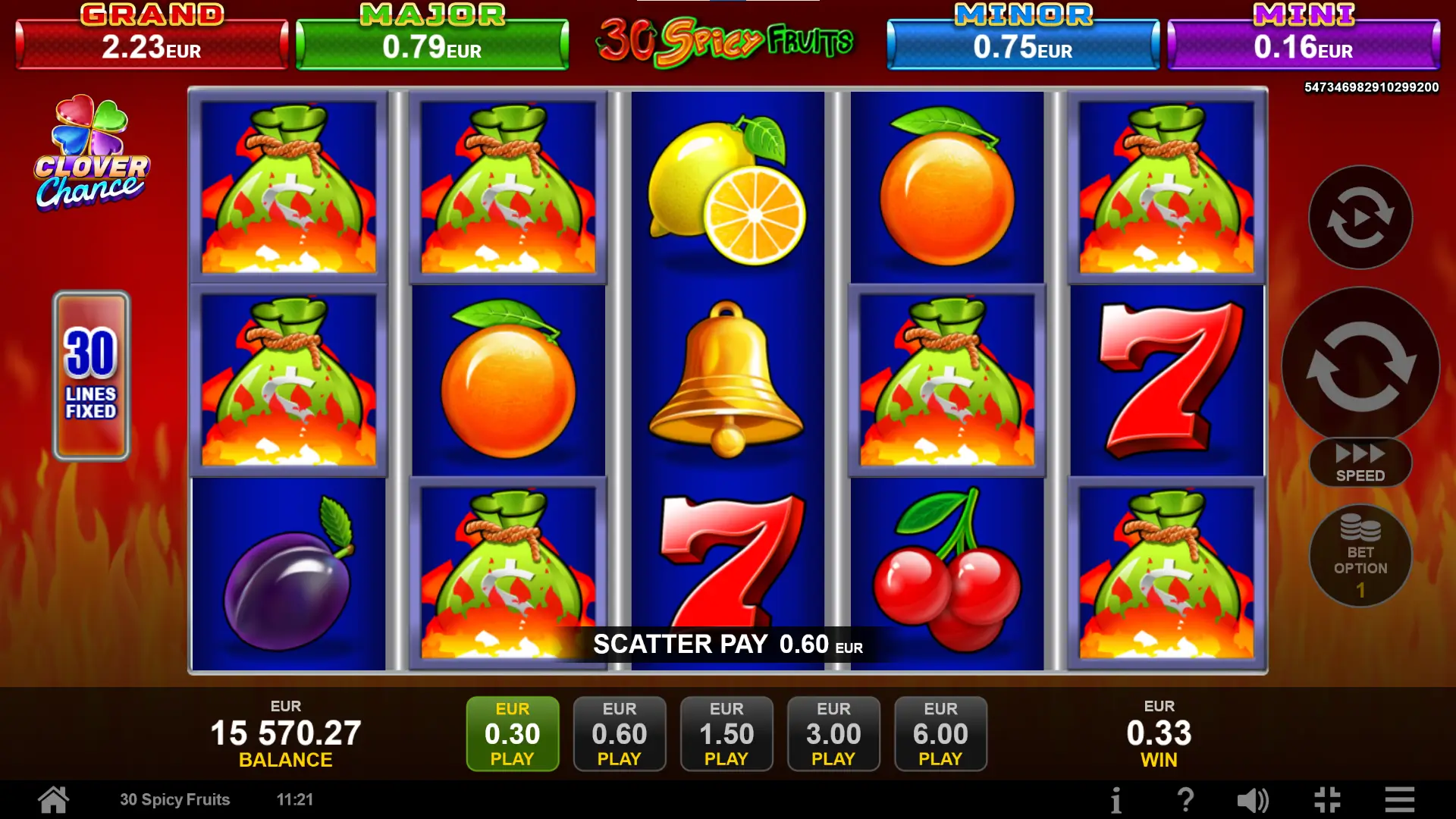
Task: Pick the 3.00 EUR bet option
Action: pyautogui.click(x=833, y=733)
